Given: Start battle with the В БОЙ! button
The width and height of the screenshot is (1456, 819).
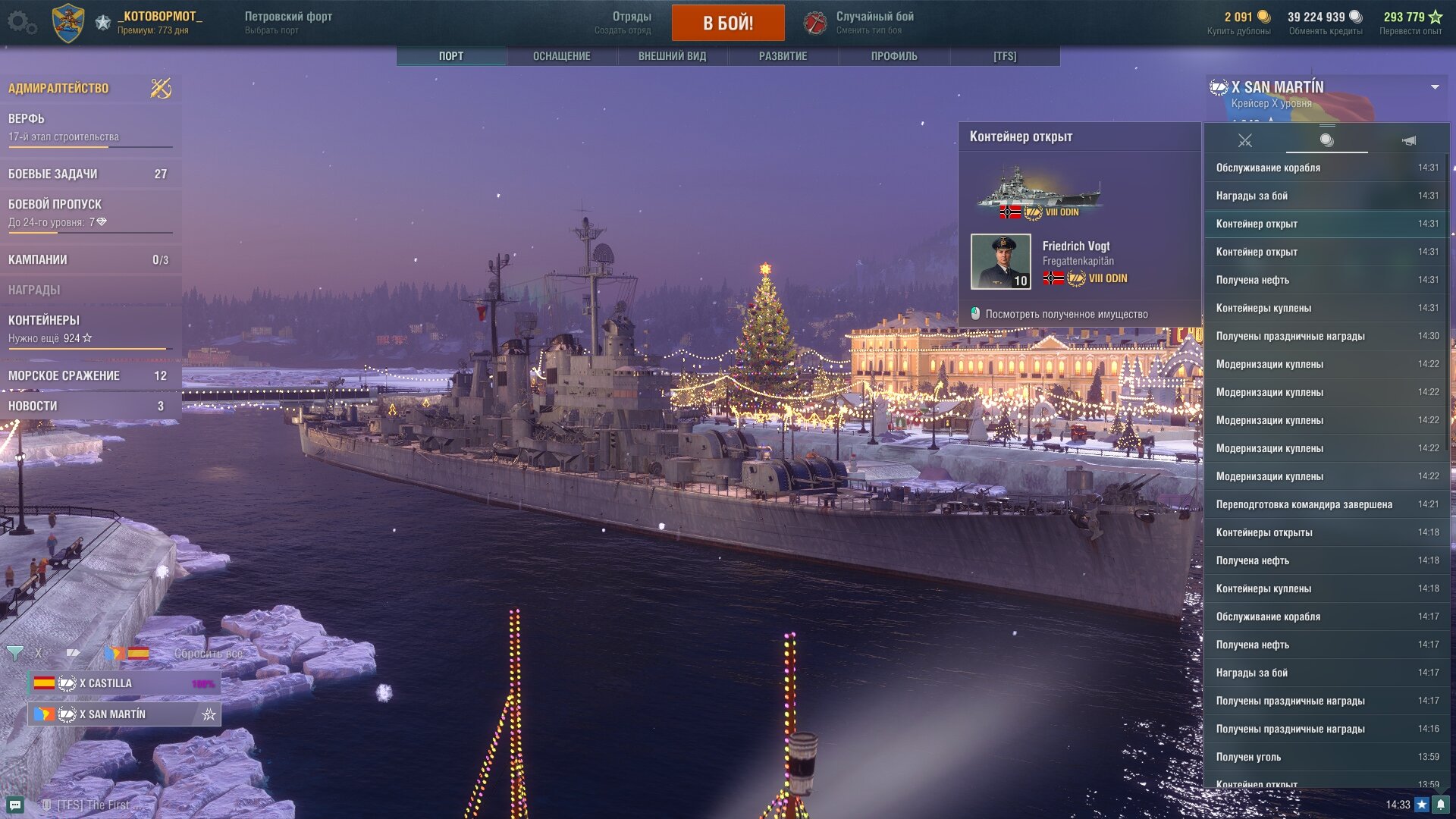Looking at the screenshot, I should (x=727, y=23).
